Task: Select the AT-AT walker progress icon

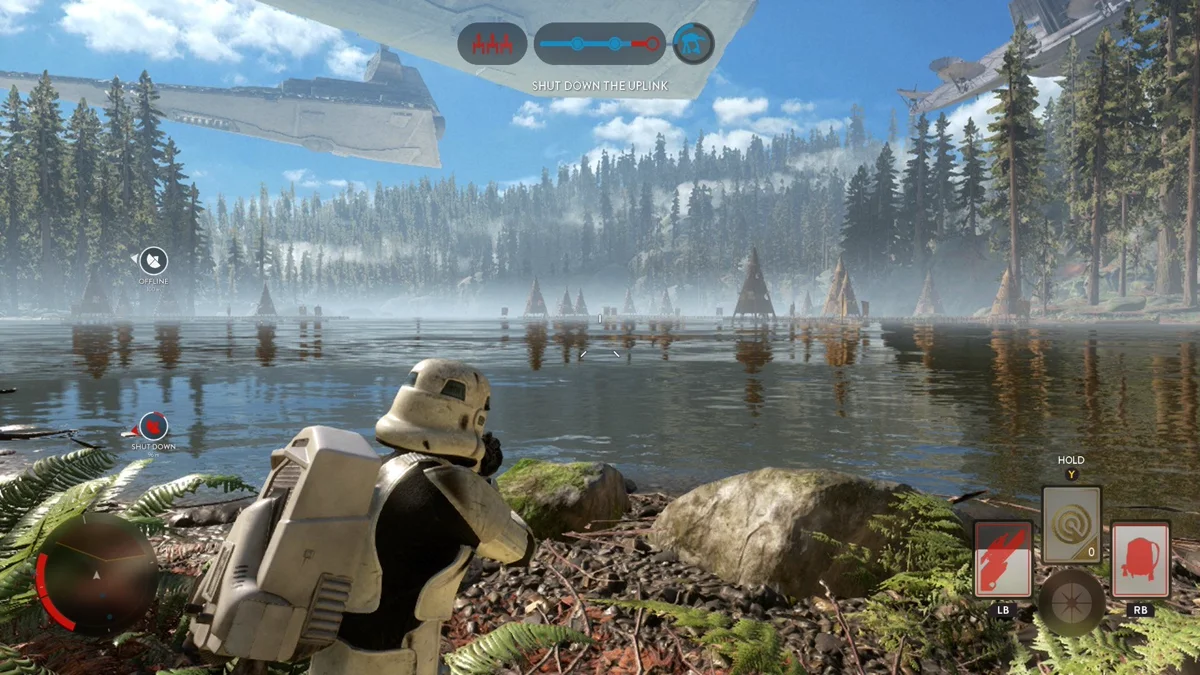Action: tap(692, 44)
